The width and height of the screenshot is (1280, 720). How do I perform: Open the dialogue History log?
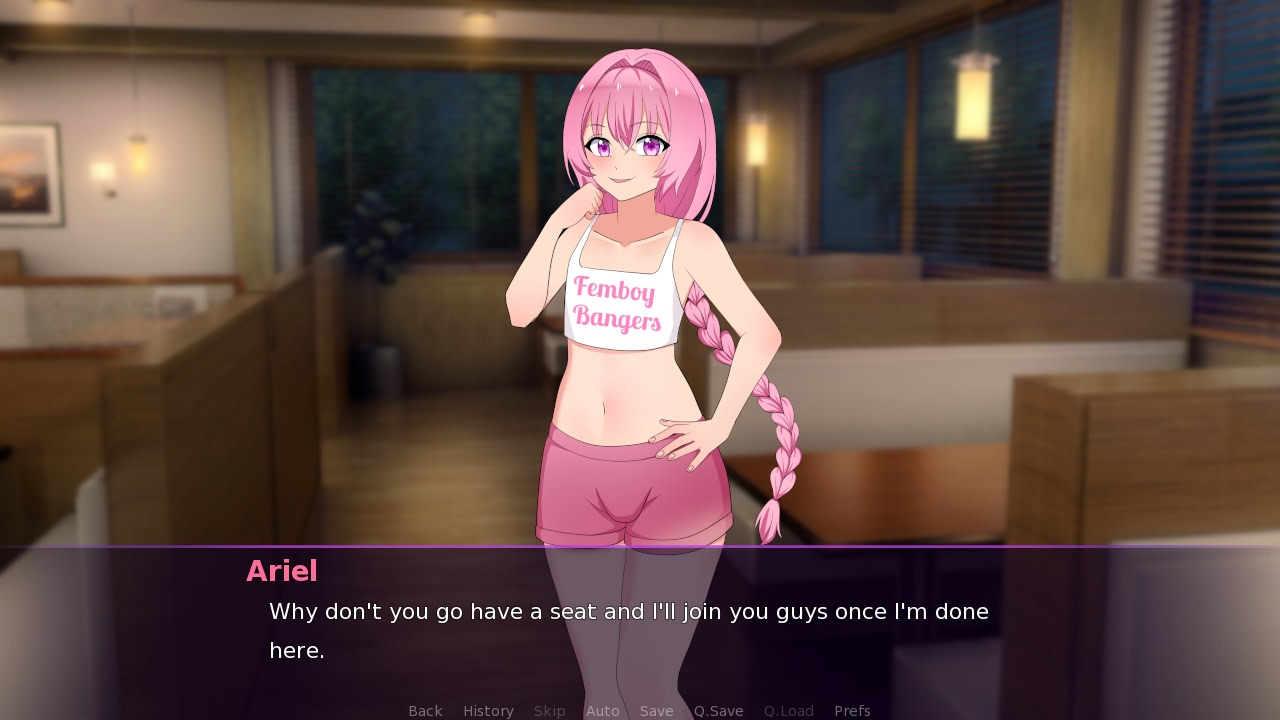click(488, 711)
